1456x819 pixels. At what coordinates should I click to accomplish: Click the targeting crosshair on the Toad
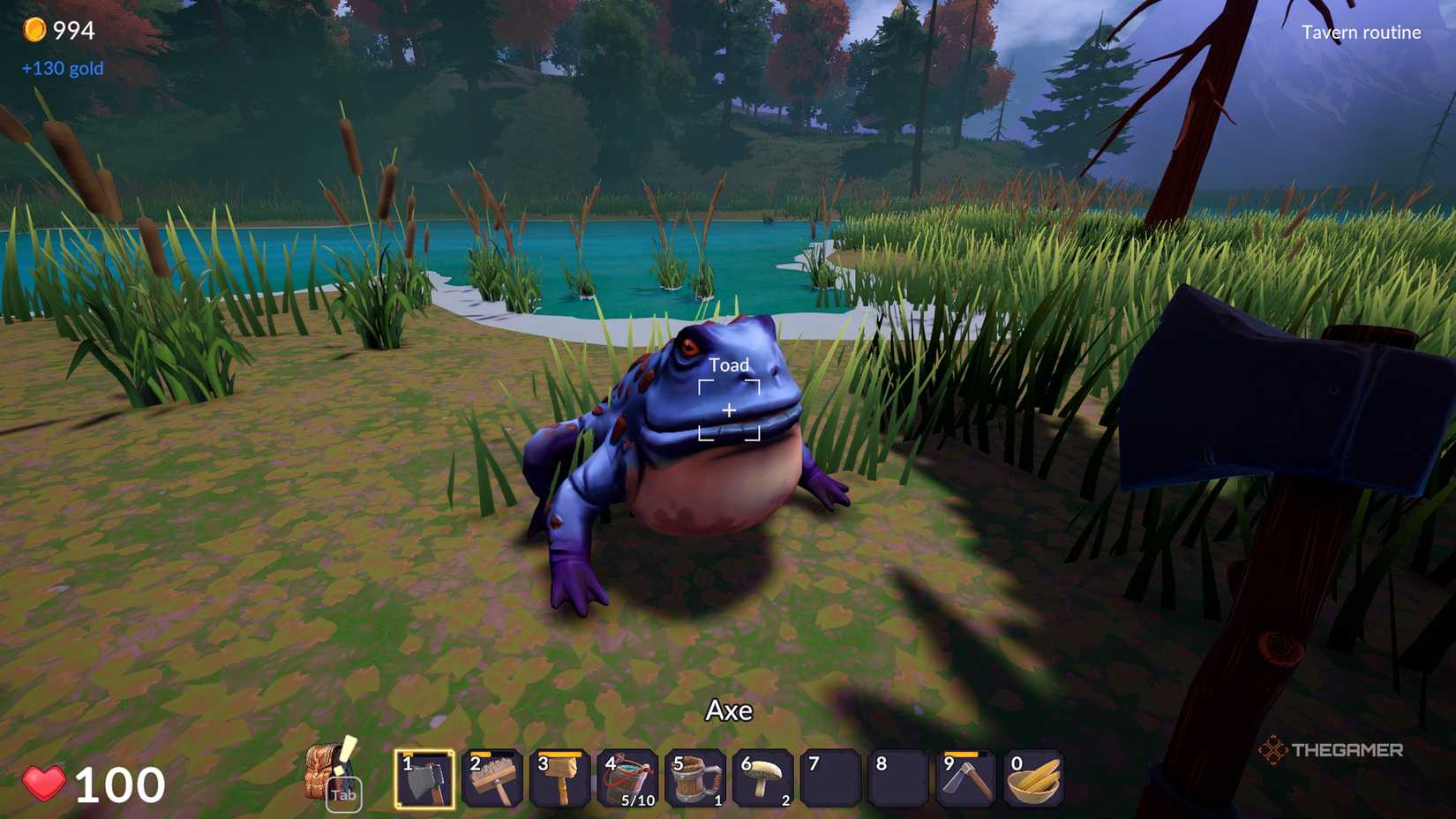729,409
